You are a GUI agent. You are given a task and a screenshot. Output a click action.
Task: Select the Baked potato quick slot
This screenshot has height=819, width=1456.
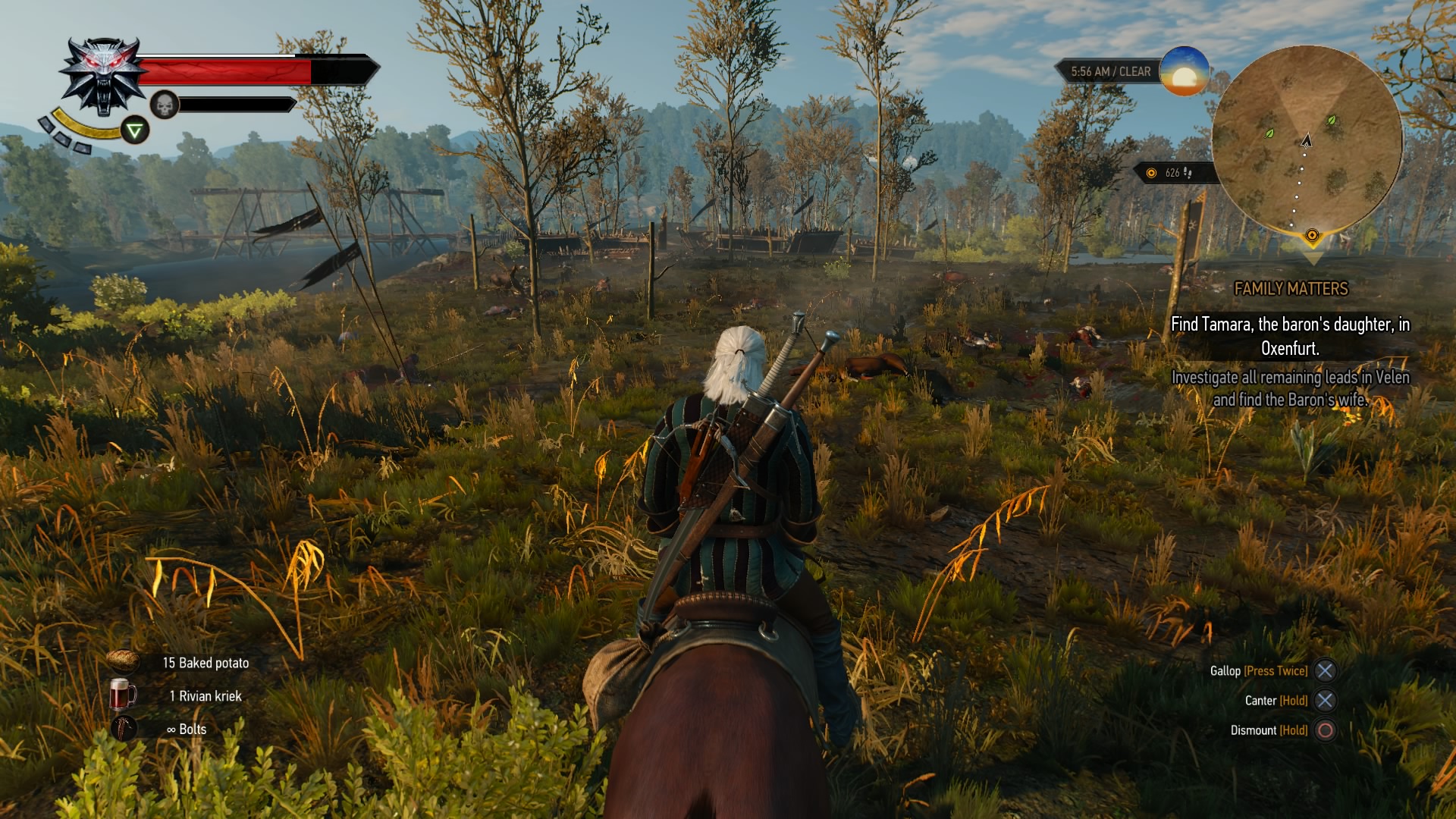tap(123, 662)
